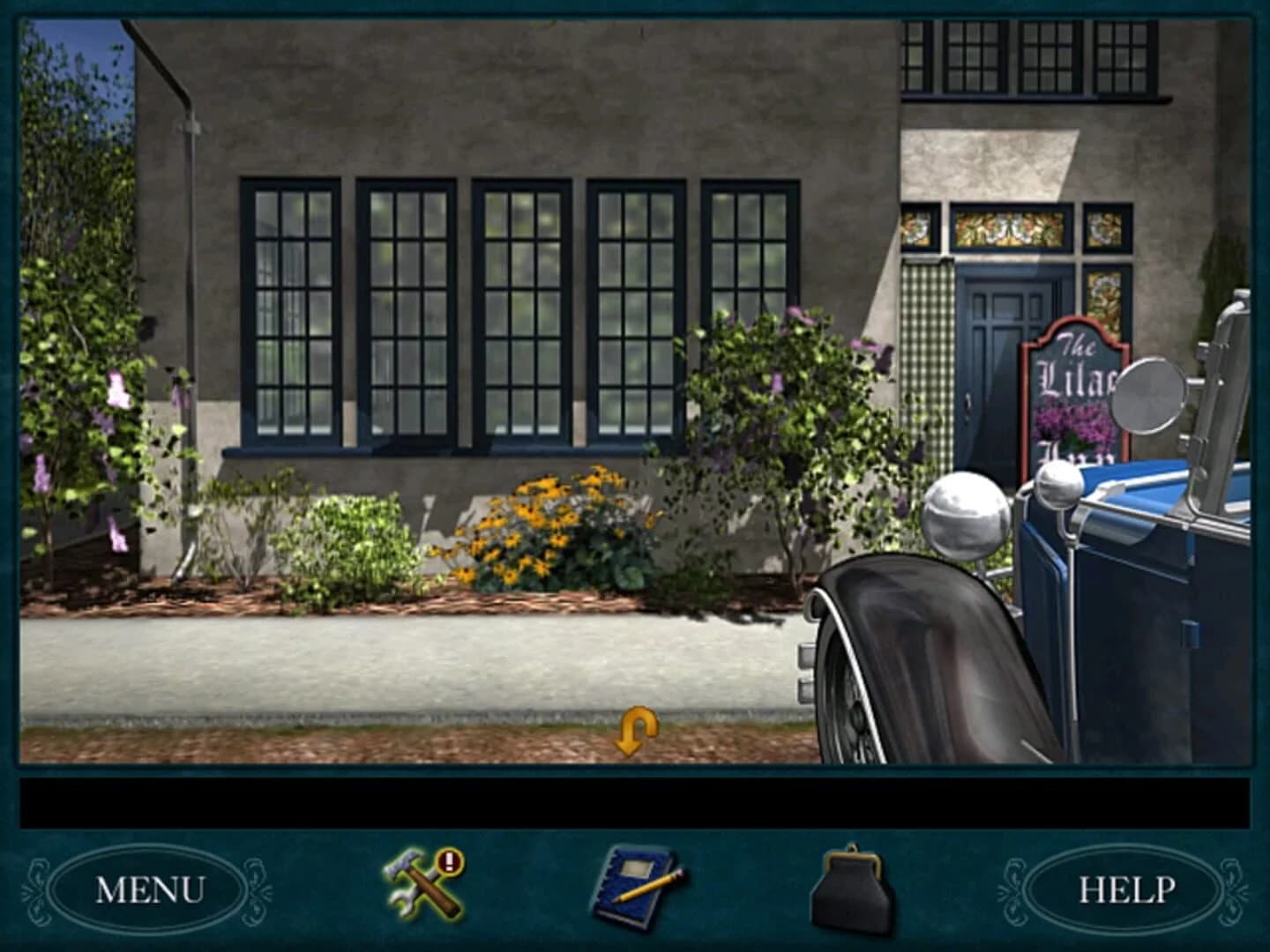Viewport: 1270px width, 952px height.
Task: Open the HELP screen
Action: (x=1126, y=890)
